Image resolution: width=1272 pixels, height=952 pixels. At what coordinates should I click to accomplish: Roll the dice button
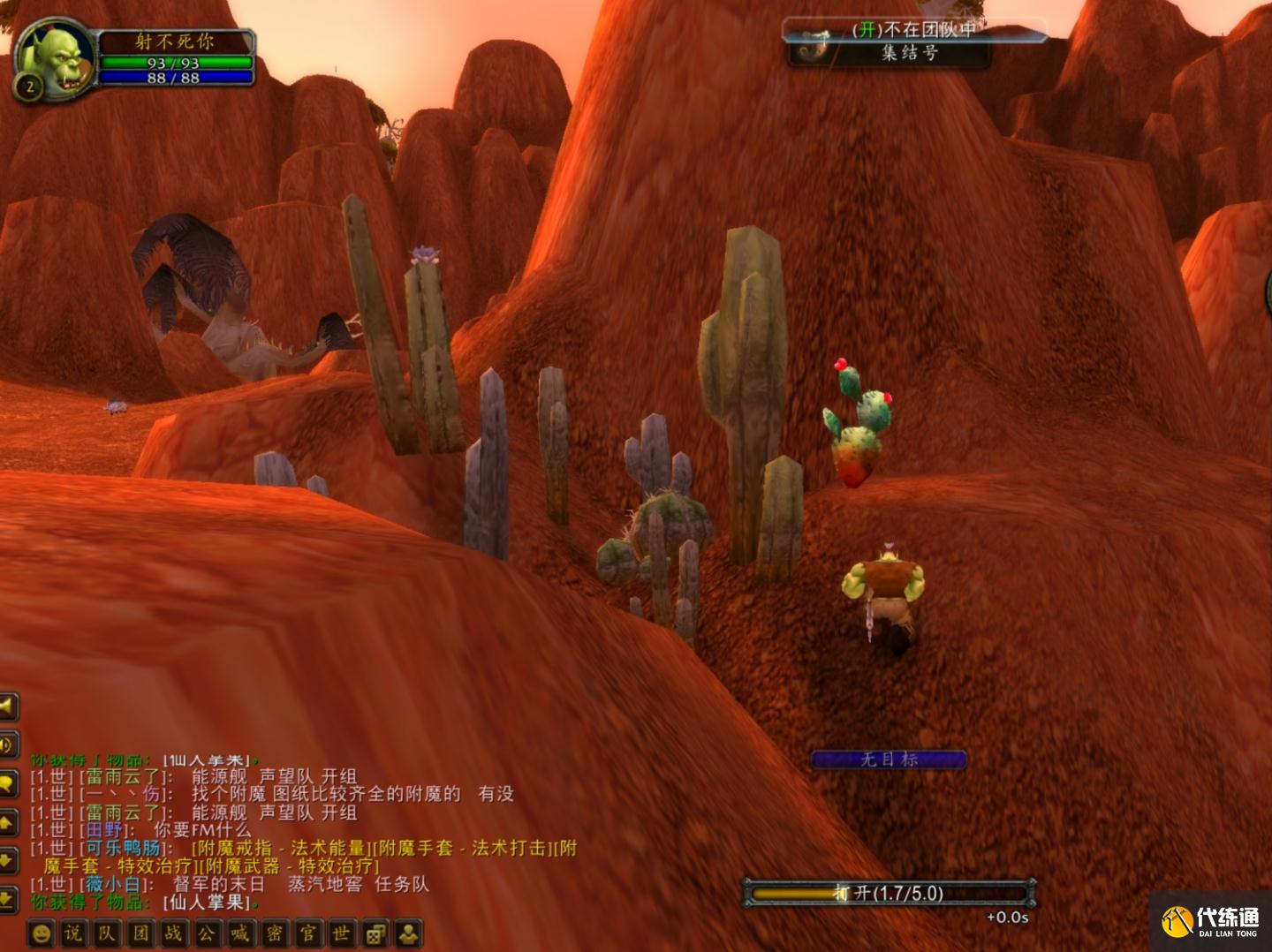pos(375,933)
